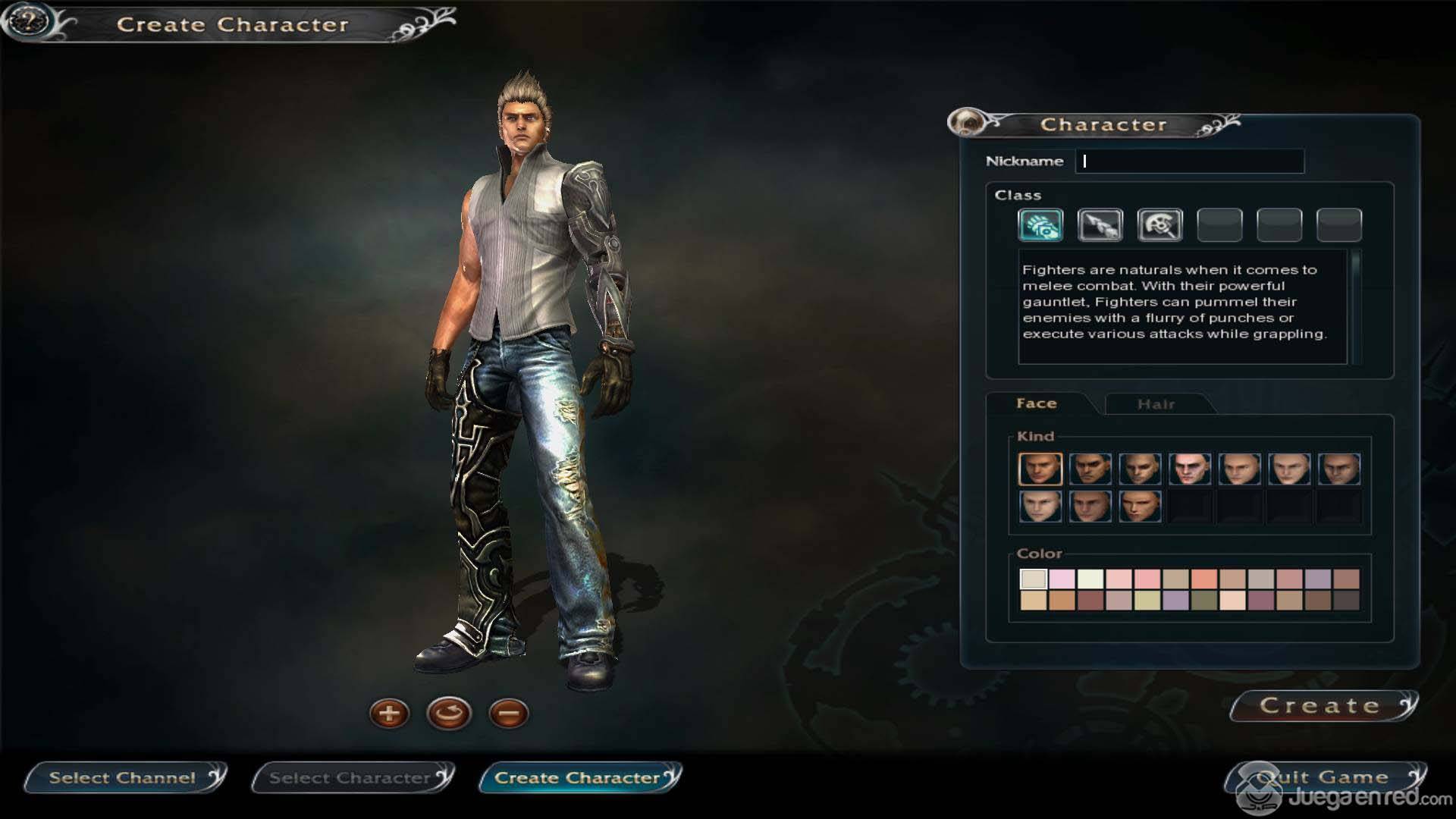Activate the Create Character bottom button
This screenshot has width=1456, height=819.
pyautogui.click(x=579, y=778)
